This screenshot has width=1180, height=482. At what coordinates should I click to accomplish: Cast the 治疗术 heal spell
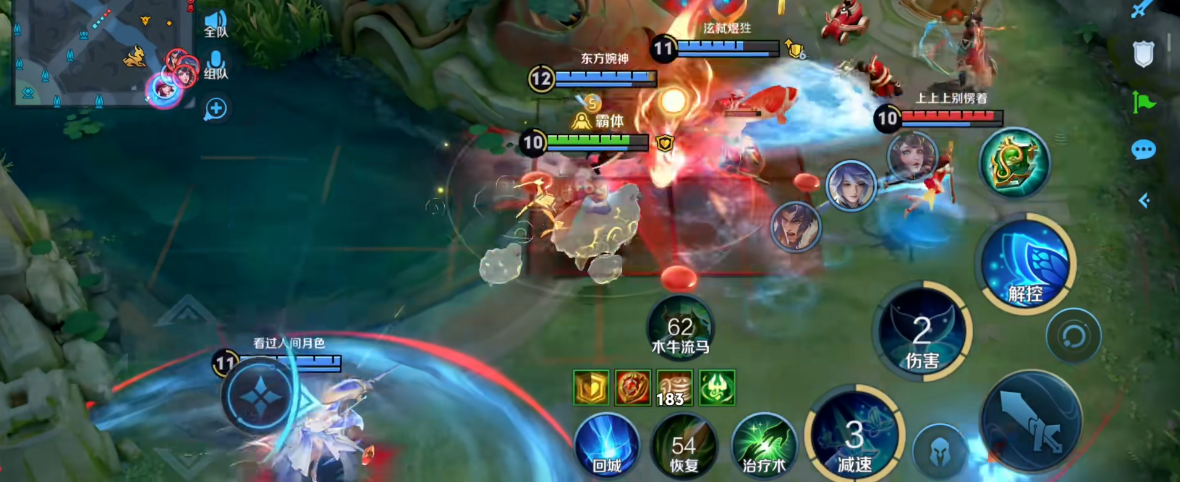[x=764, y=444]
